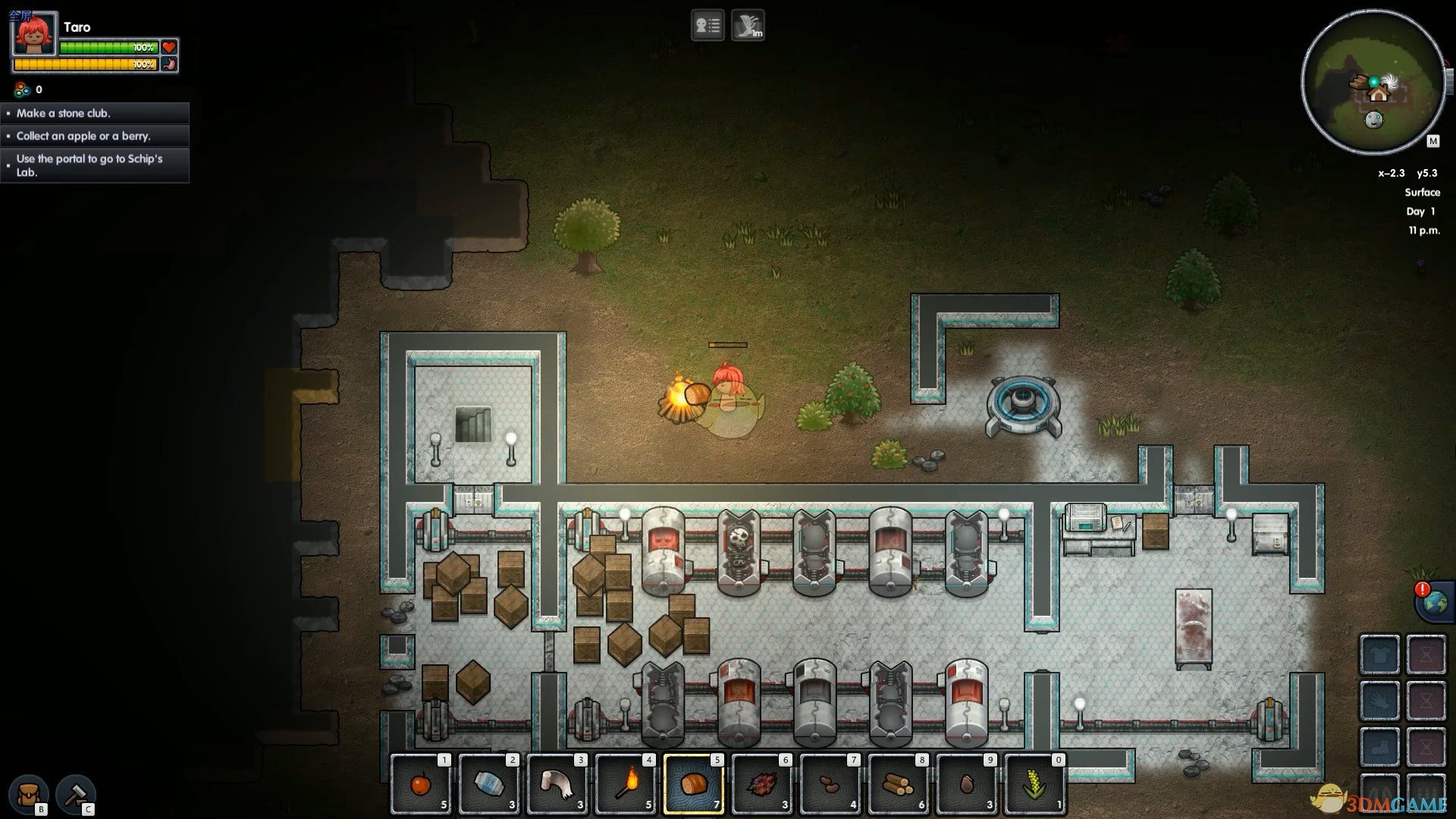Screen dimensions: 1456x819
Task: Click the house marker on the minimap
Action: click(x=1378, y=94)
